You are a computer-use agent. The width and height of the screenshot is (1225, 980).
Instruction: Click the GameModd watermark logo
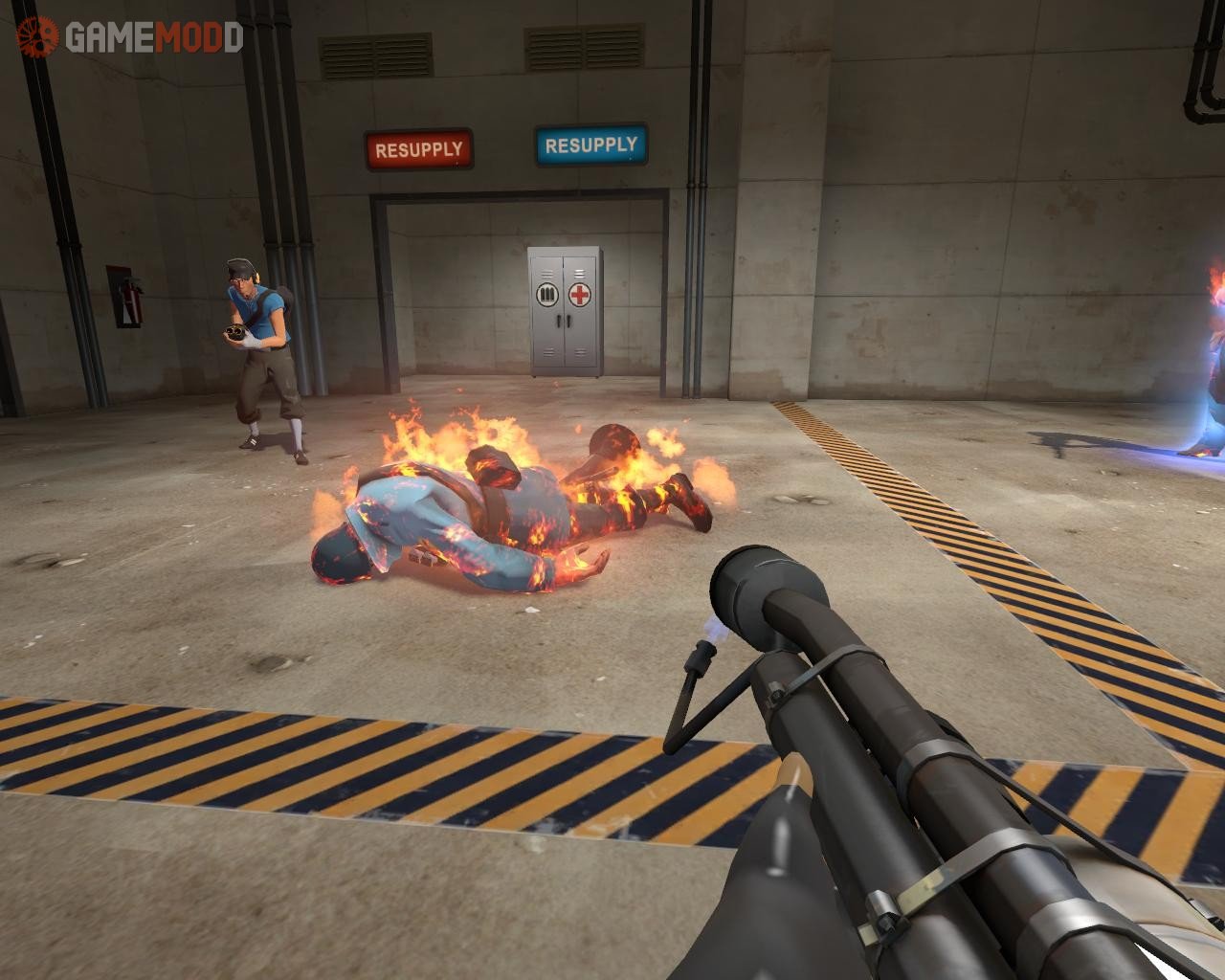(129, 36)
